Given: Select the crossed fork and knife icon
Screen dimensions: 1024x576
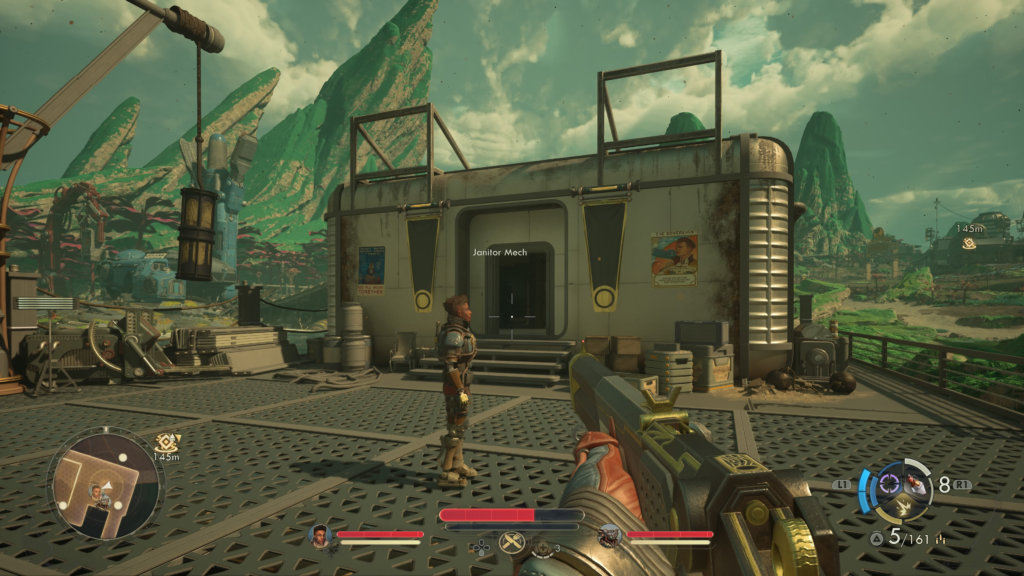Looking at the screenshot, I should pos(512,543).
